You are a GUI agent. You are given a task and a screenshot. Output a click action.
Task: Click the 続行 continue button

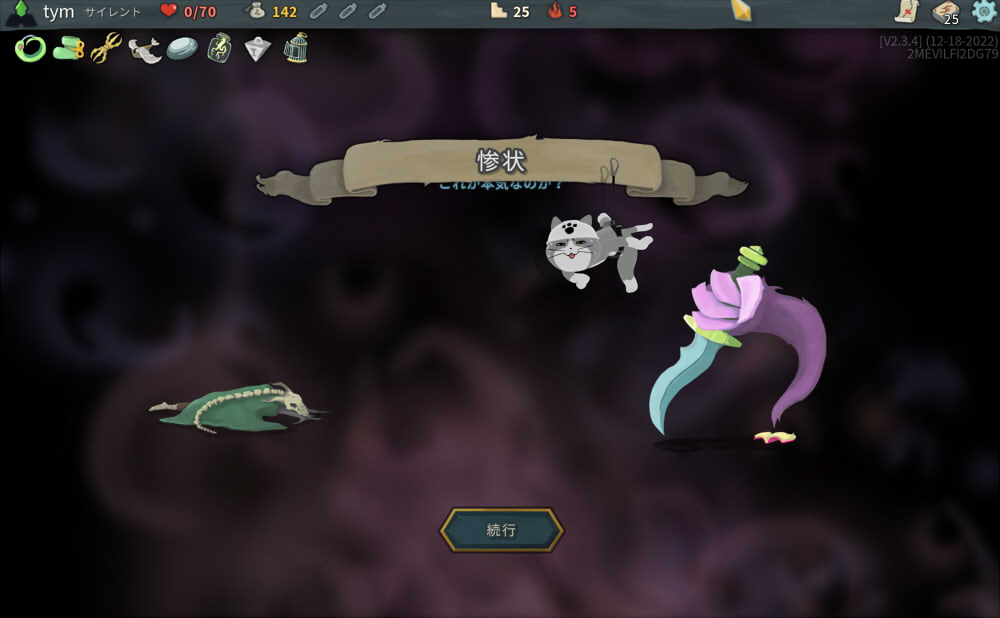(x=502, y=530)
